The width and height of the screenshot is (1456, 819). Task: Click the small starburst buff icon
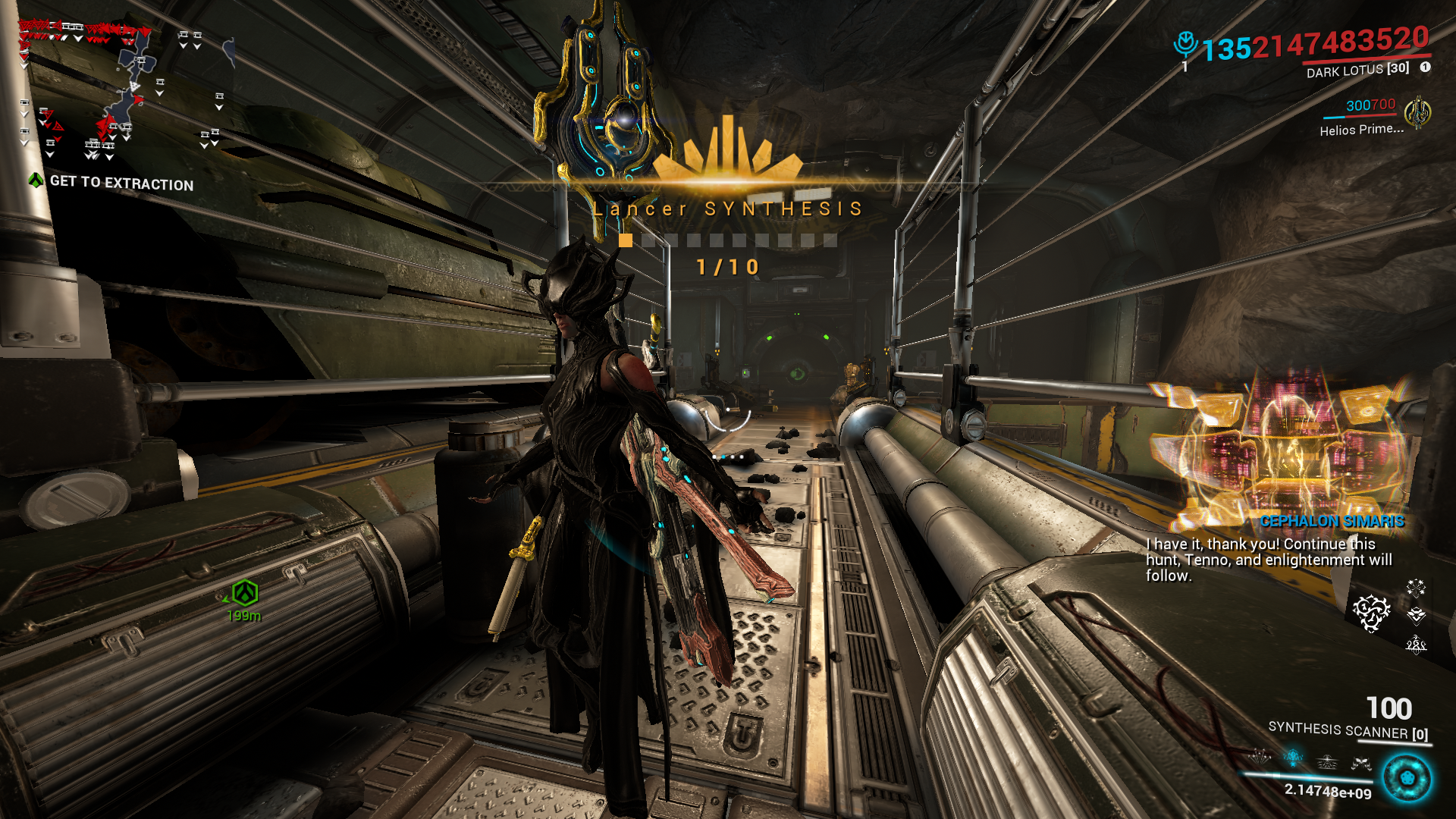click(1416, 588)
